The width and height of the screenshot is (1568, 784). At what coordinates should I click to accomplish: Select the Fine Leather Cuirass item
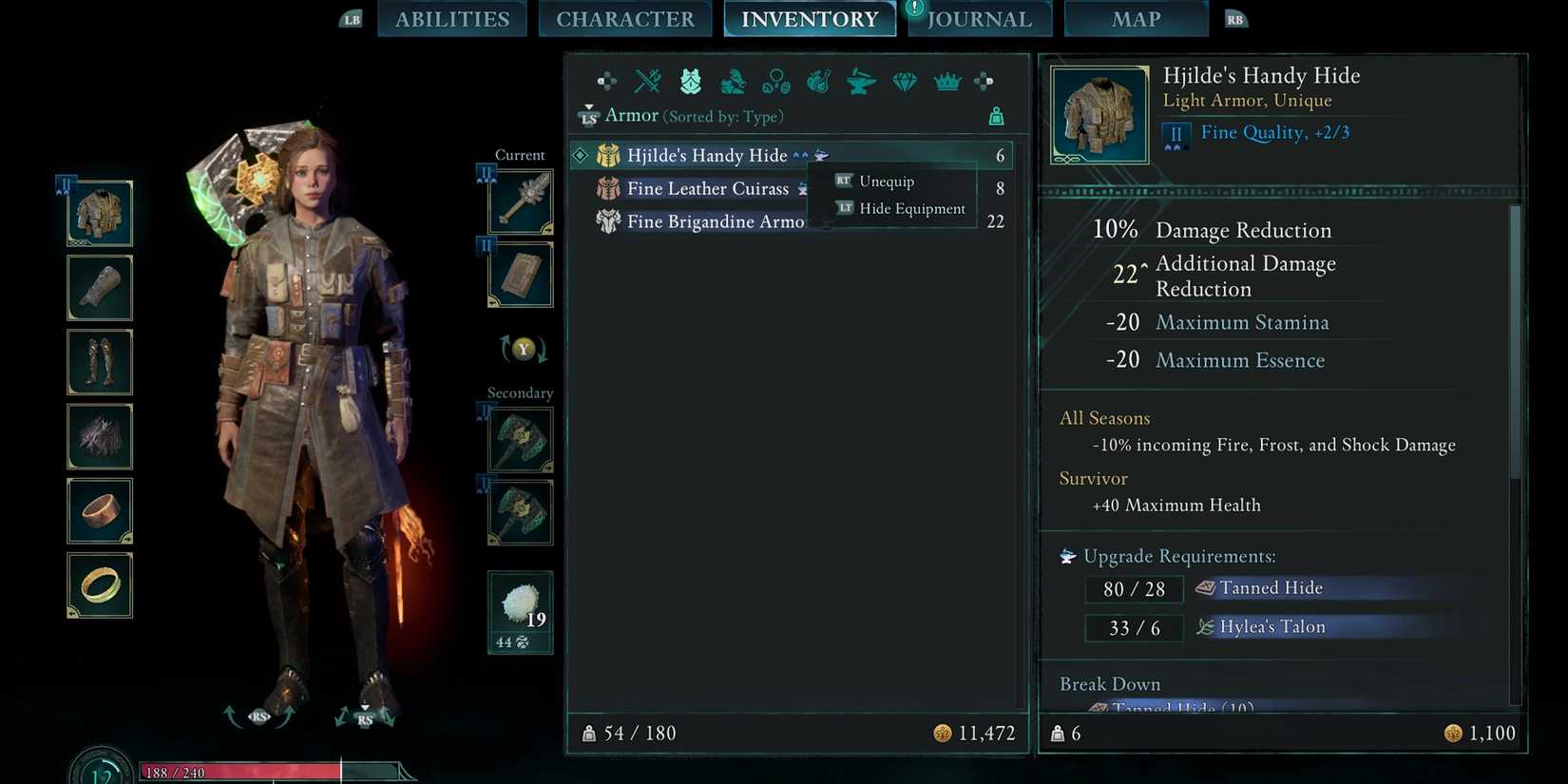coord(708,188)
